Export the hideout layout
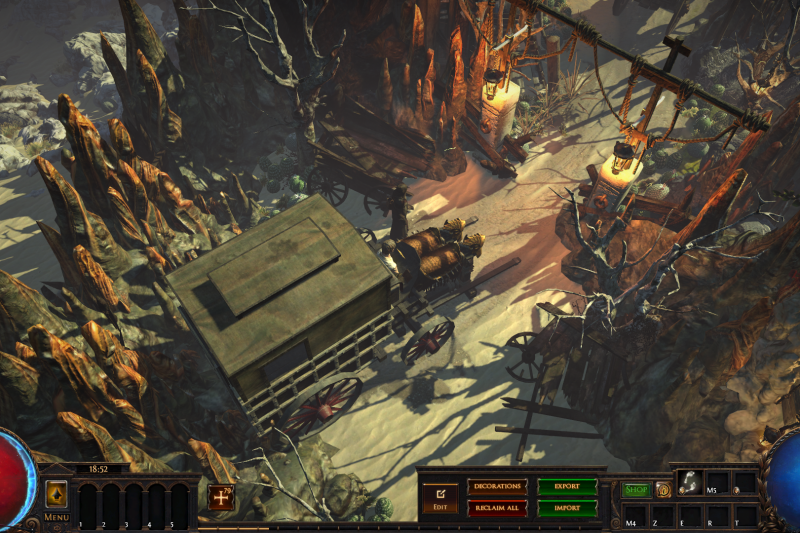Viewport: 800px width, 533px height. 567,486
